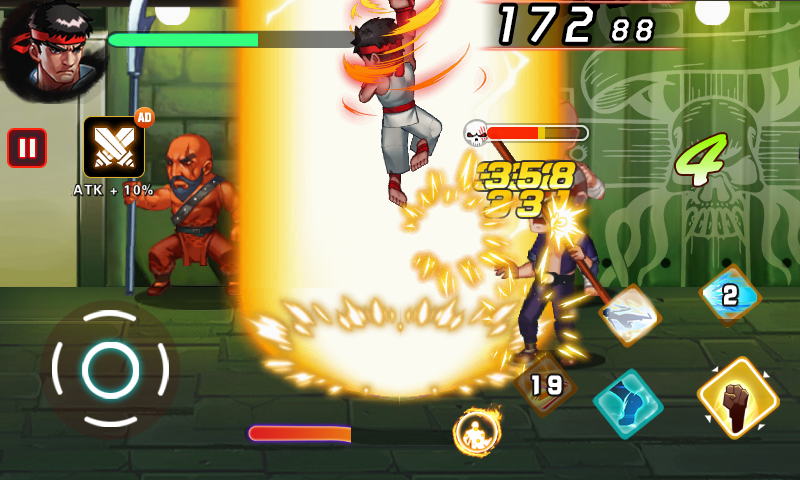This screenshot has width=800, height=480.
Task: Trigger the teal boot kick skill
Action: (x=628, y=403)
